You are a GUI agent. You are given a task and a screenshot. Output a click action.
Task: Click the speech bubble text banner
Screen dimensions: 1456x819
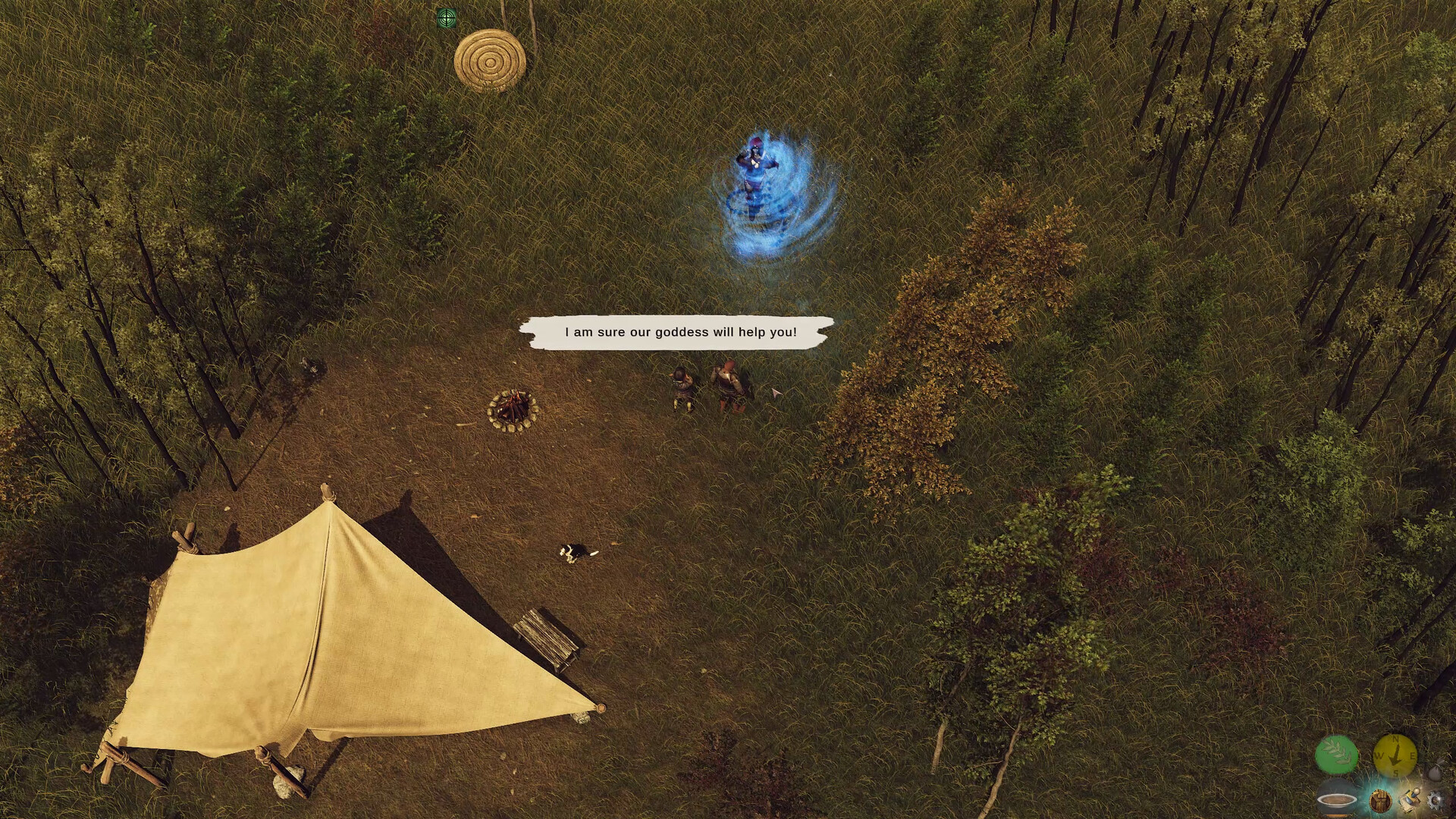[x=680, y=331]
